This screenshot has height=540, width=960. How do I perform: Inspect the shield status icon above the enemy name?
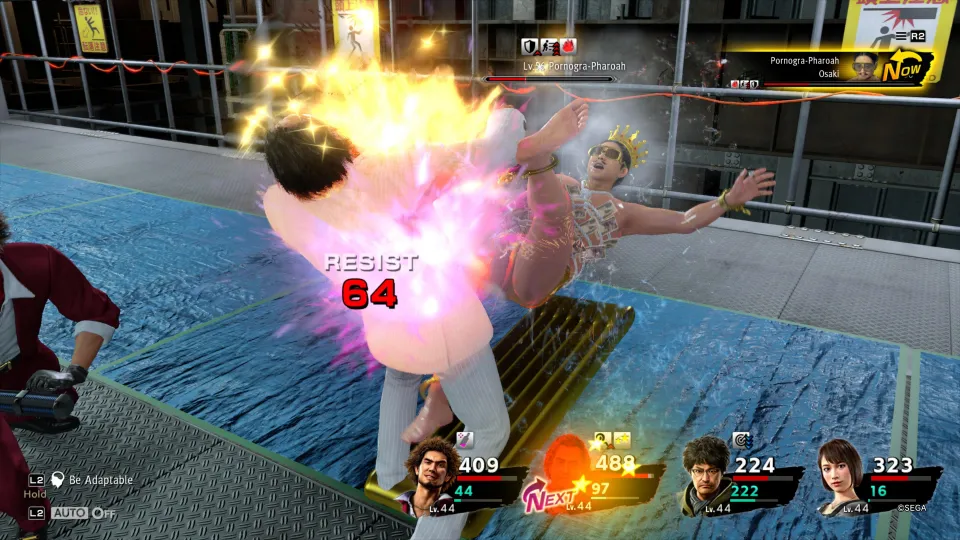point(529,46)
